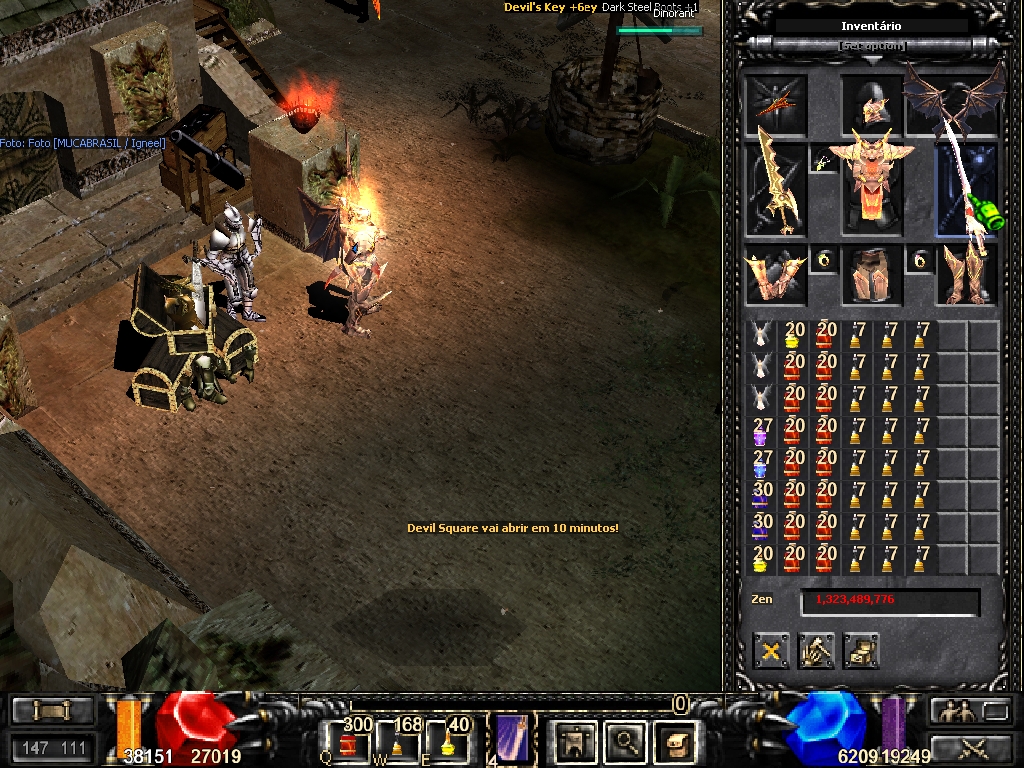This screenshot has height=768, width=1024.
Task: Select the equipped helmet slot
Action: 872,103
